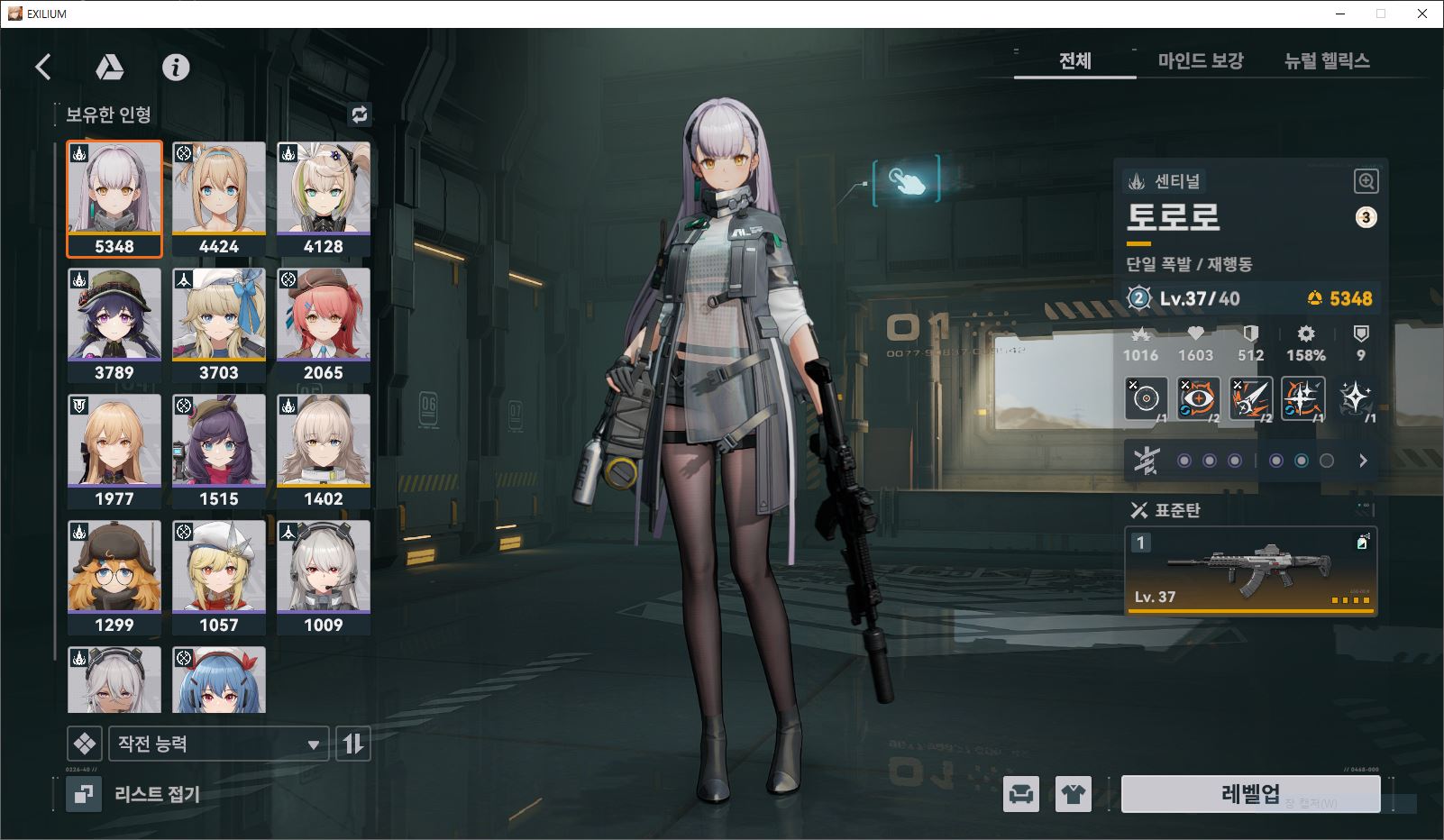Open the info icon
This screenshot has width=1444, height=840.
tap(176, 67)
